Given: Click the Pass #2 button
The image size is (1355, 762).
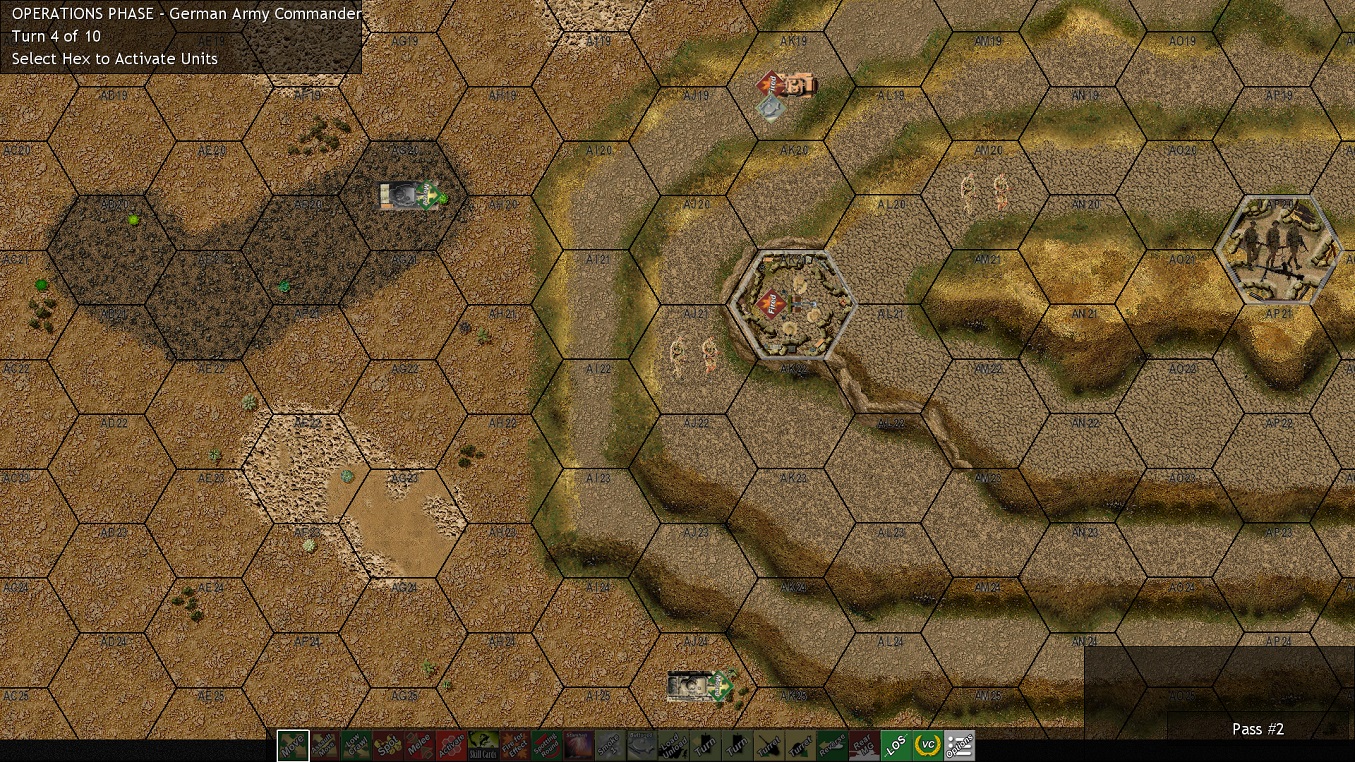Looking at the screenshot, I should (1257, 729).
